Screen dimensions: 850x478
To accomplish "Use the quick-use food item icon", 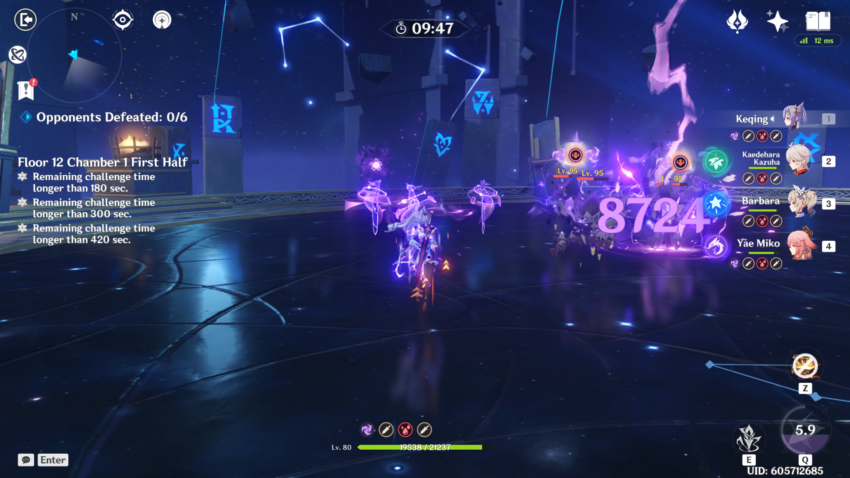I will click(x=804, y=366).
